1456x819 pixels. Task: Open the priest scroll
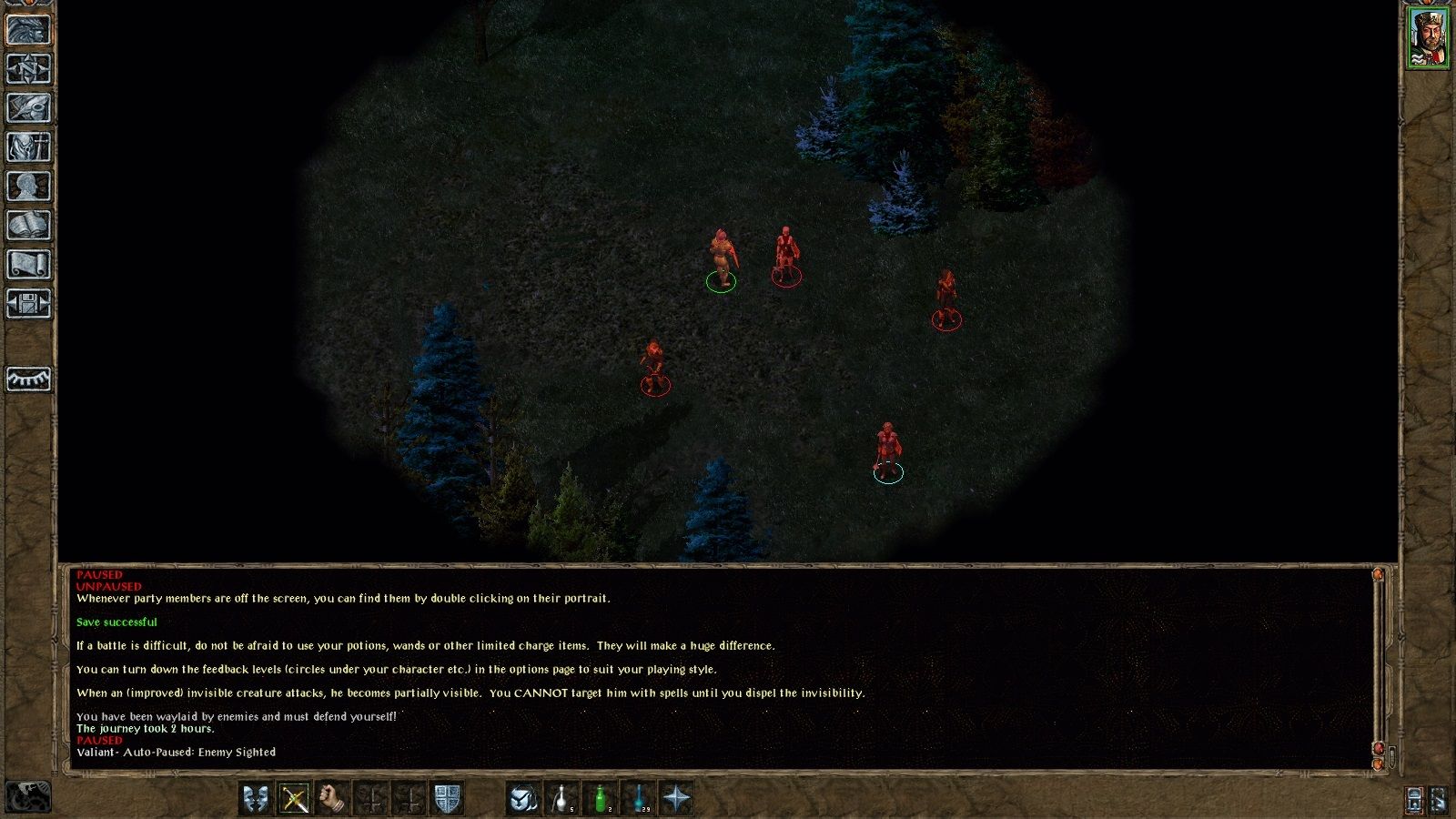point(28,265)
